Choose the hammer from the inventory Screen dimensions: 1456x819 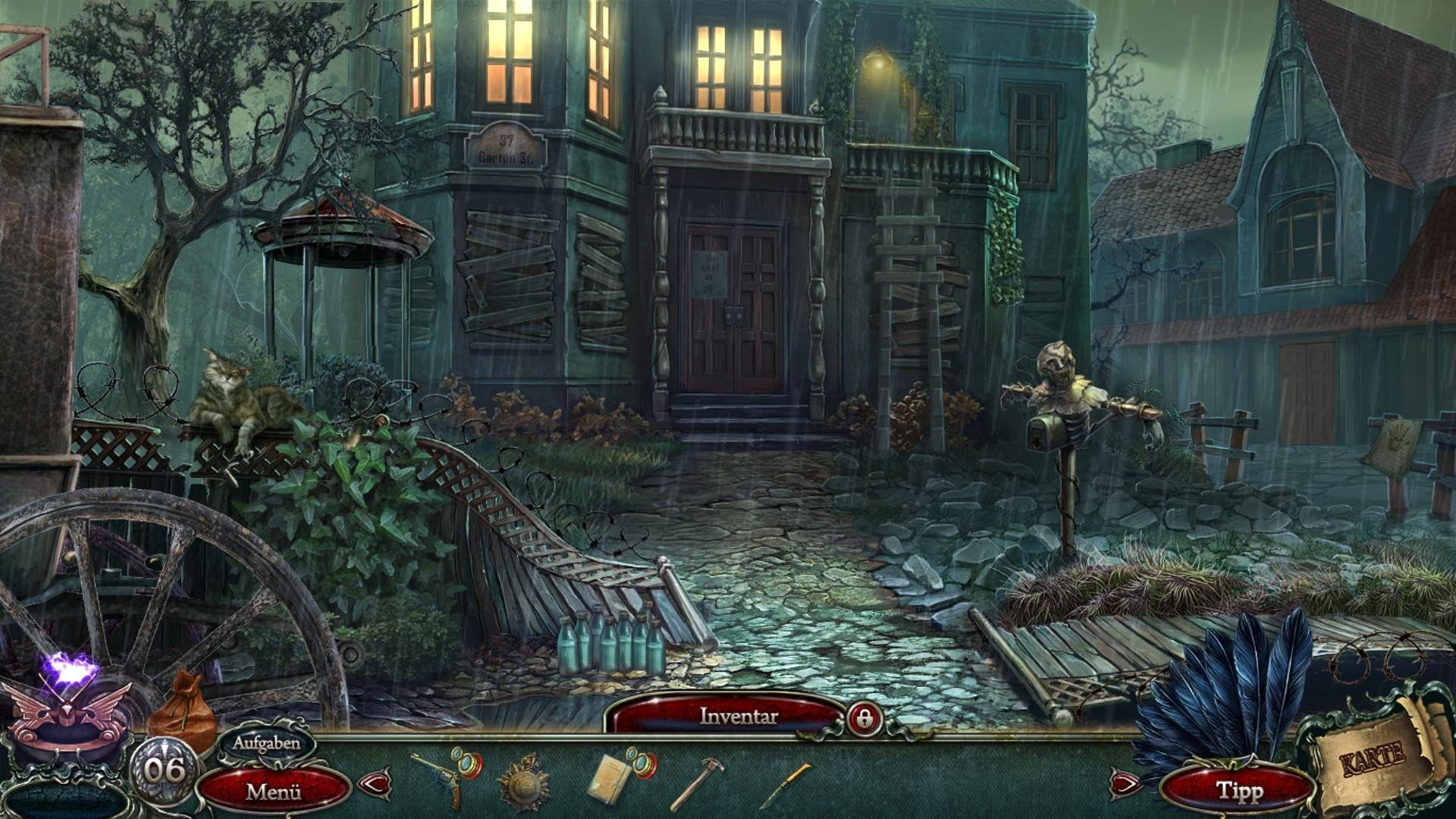click(x=695, y=784)
